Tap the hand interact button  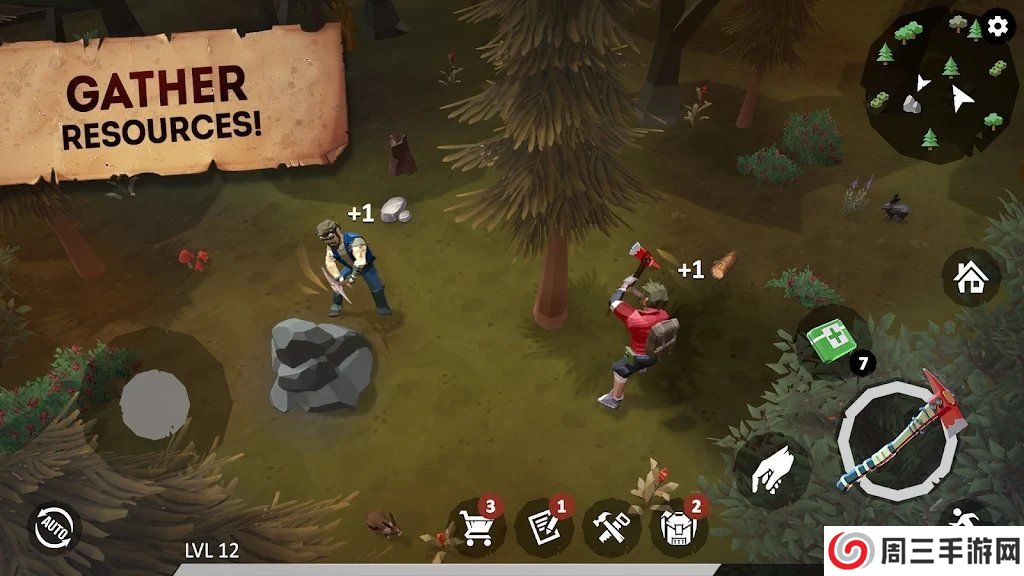coord(769,469)
